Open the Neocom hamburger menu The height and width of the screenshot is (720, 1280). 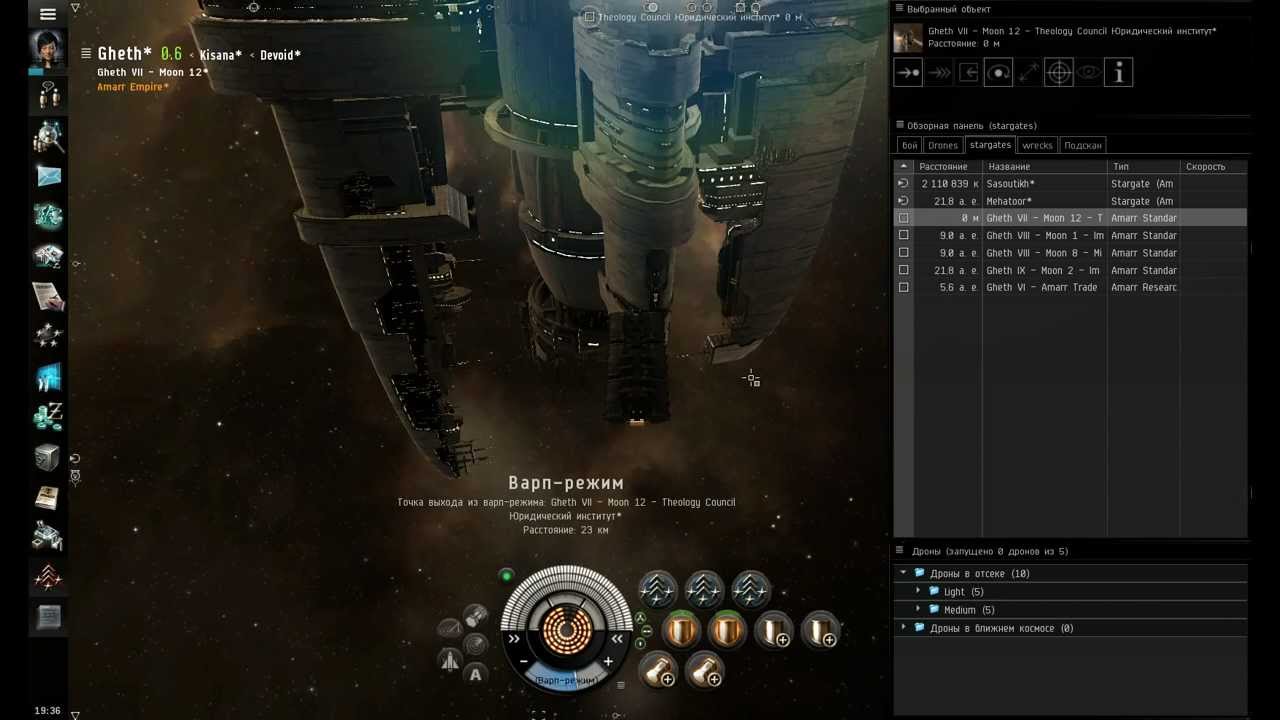pyautogui.click(x=47, y=14)
